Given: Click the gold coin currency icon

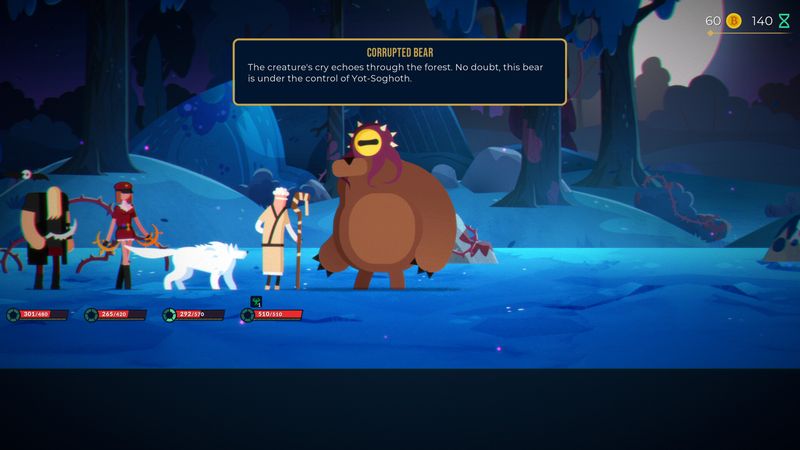Looking at the screenshot, I should point(733,21).
